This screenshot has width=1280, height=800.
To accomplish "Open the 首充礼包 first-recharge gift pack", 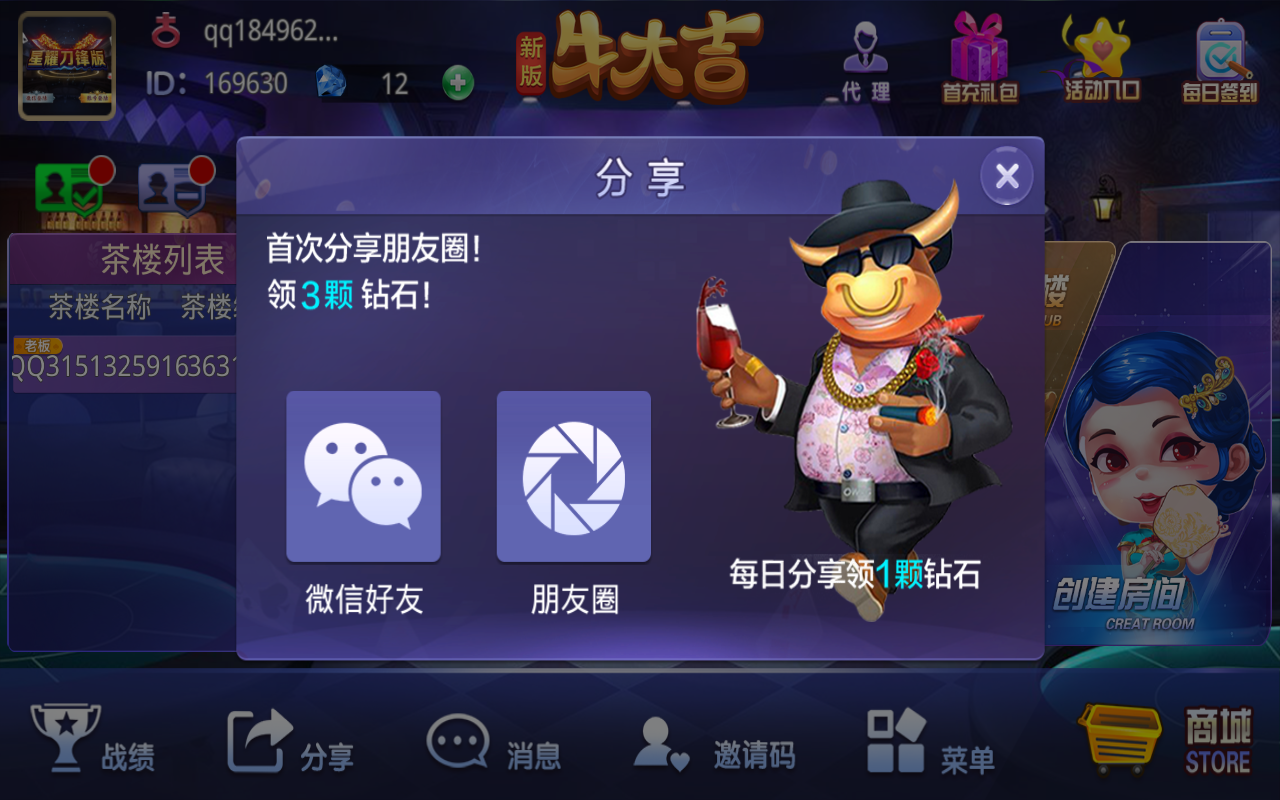I will pyautogui.click(x=978, y=60).
